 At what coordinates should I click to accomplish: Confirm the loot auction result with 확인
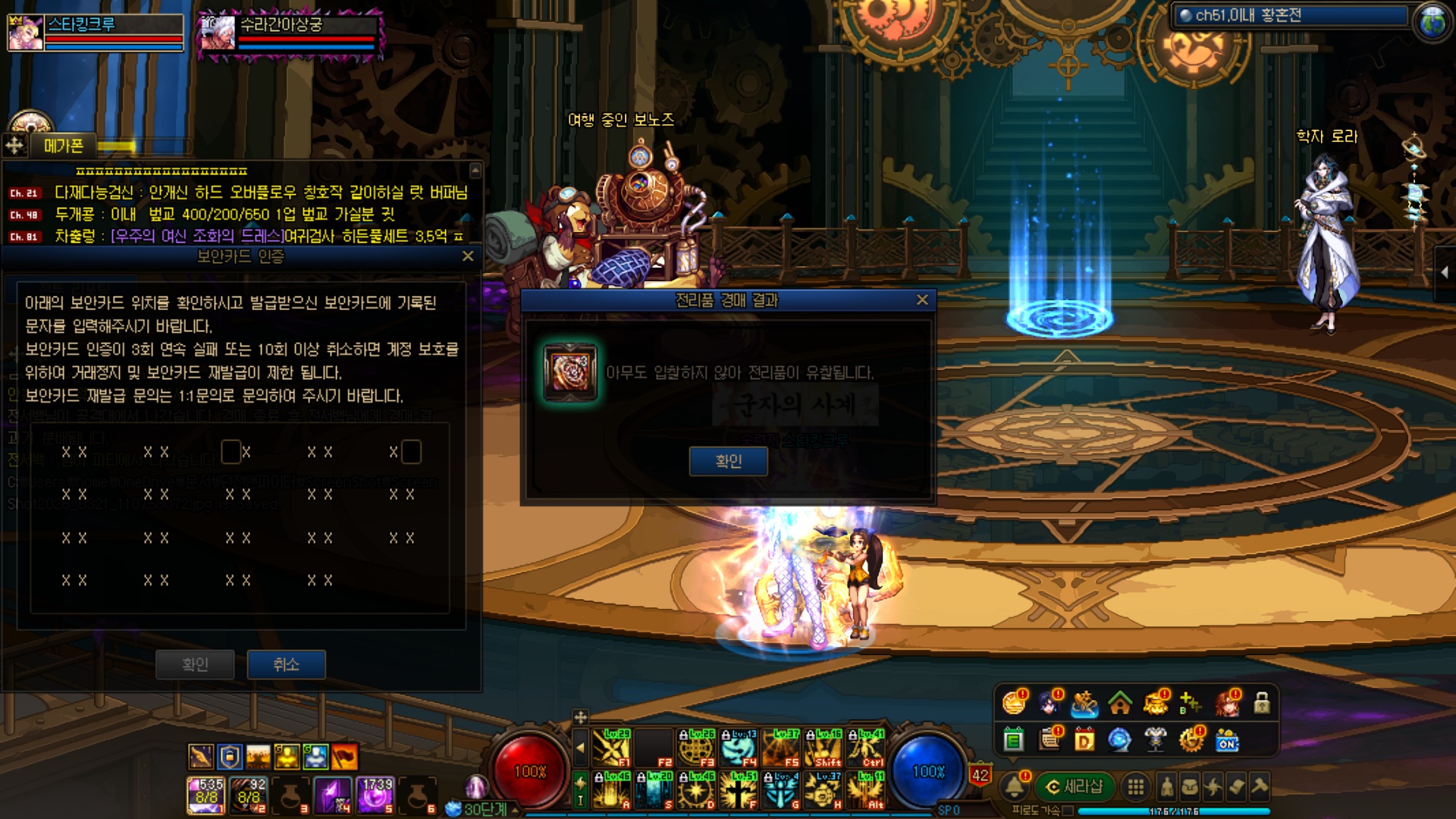point(728,461)
